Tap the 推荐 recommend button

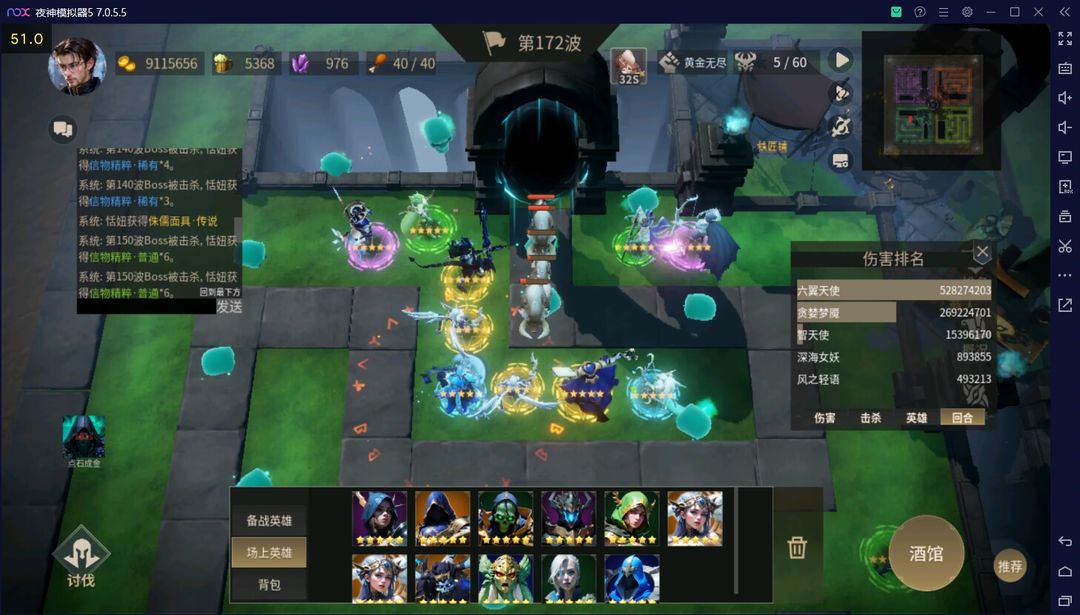coord(1010,566)
